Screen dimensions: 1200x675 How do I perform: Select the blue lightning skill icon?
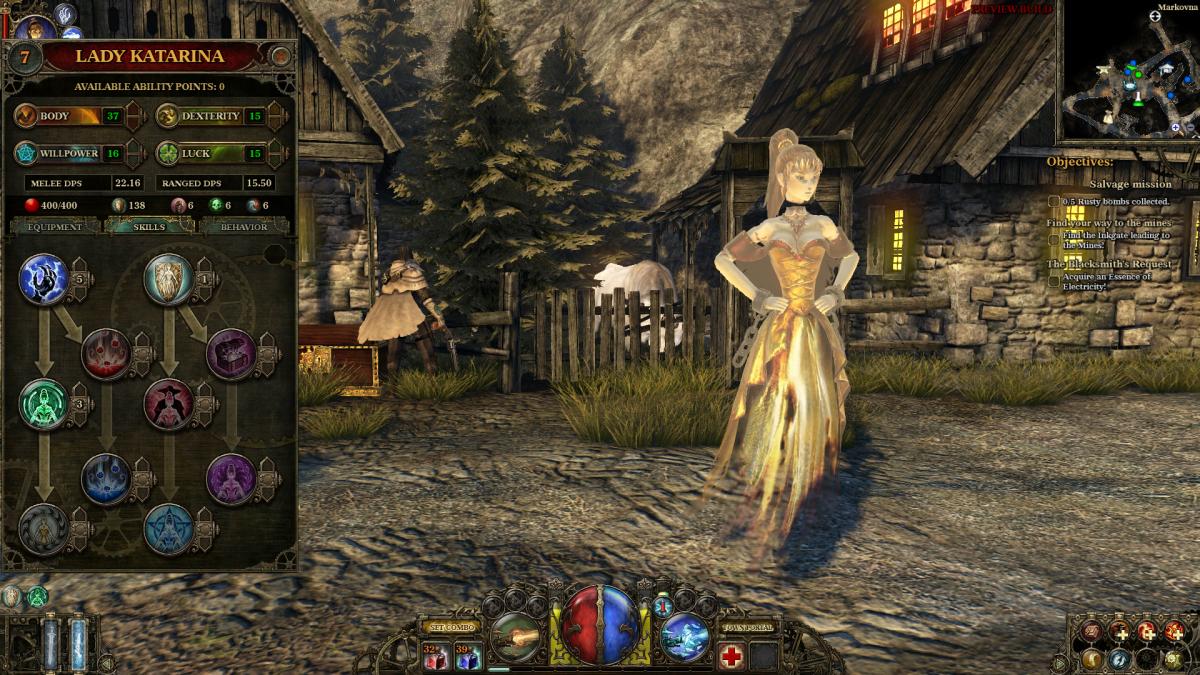(43, 278)
